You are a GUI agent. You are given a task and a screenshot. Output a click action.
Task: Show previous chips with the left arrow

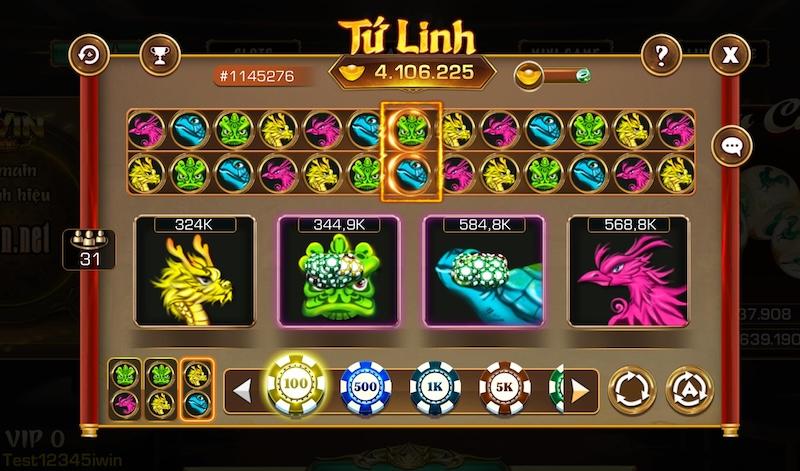239,387
